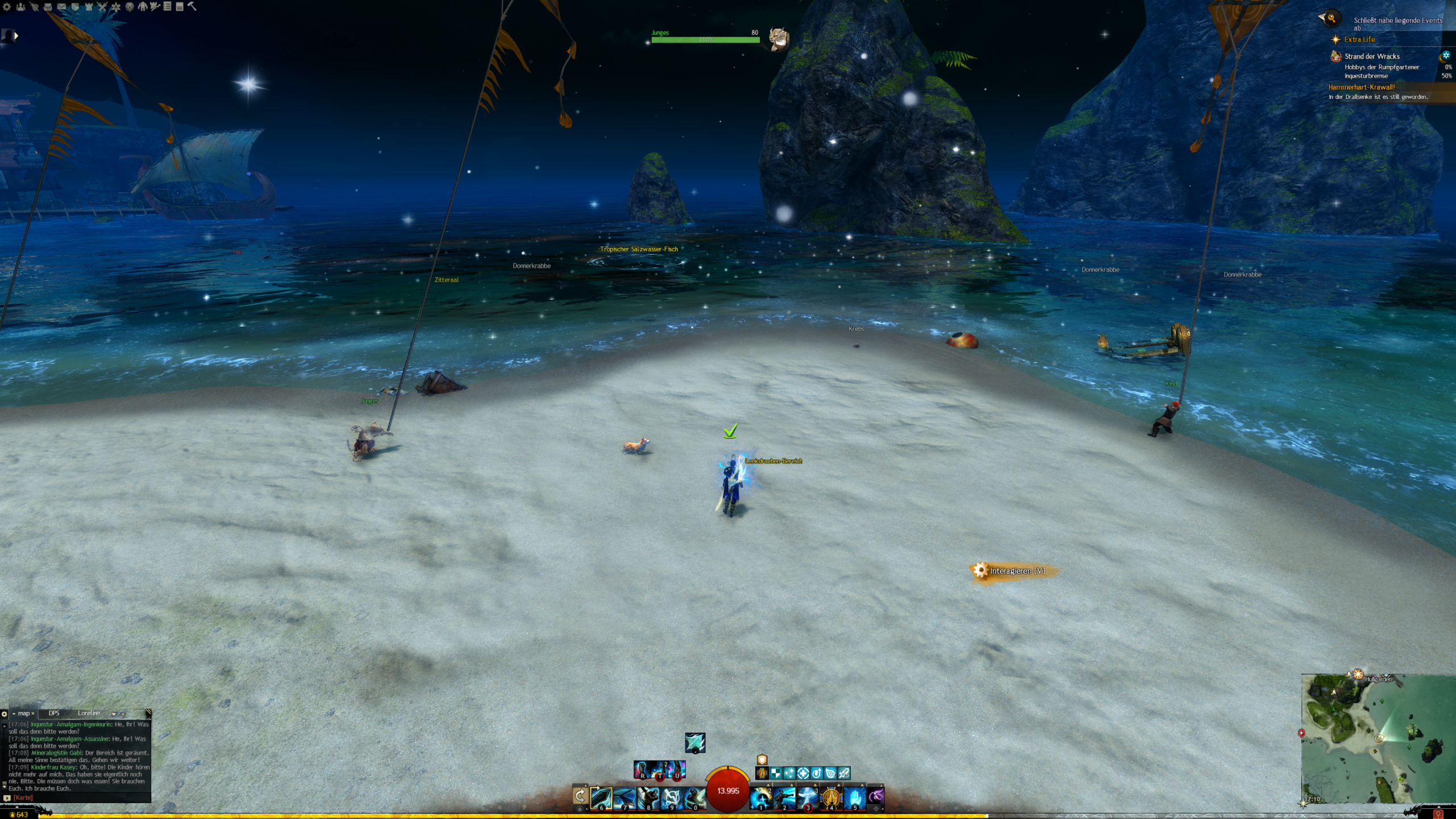This screenshot has height=819, width=1456.
Task: Open the mail envelope icon
Action: coord(61,7)
